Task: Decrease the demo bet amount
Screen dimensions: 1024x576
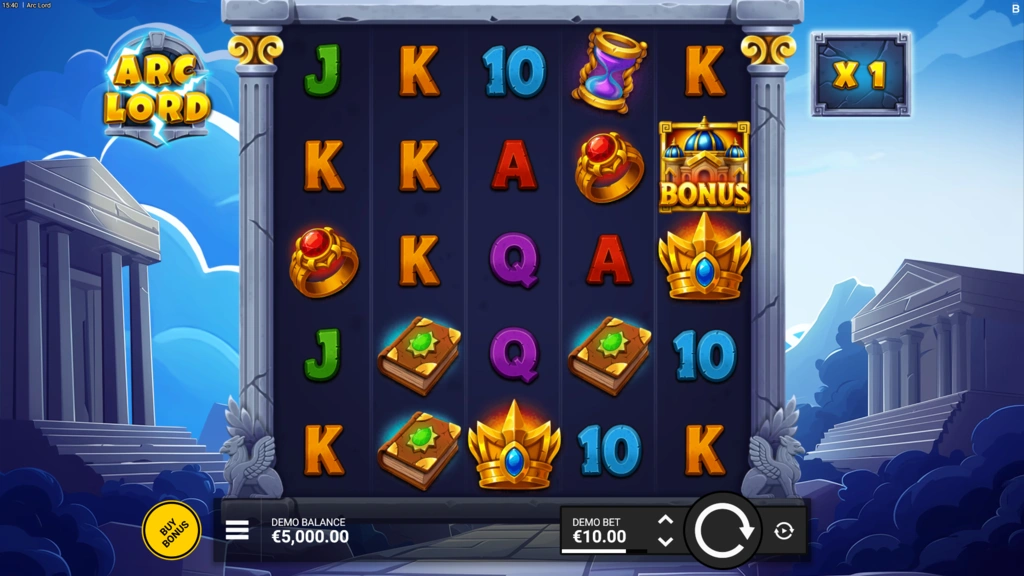Action: [x=665, y=542]
